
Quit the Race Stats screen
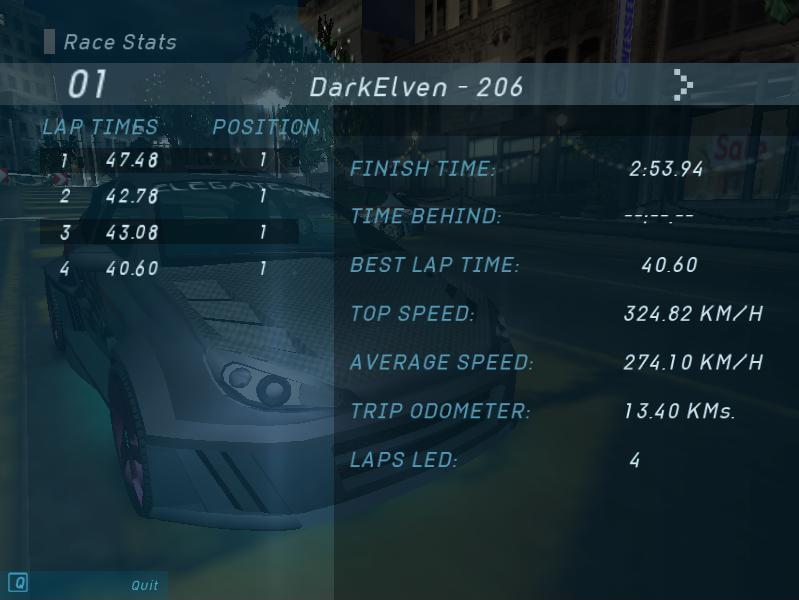(x=144, y=585)
